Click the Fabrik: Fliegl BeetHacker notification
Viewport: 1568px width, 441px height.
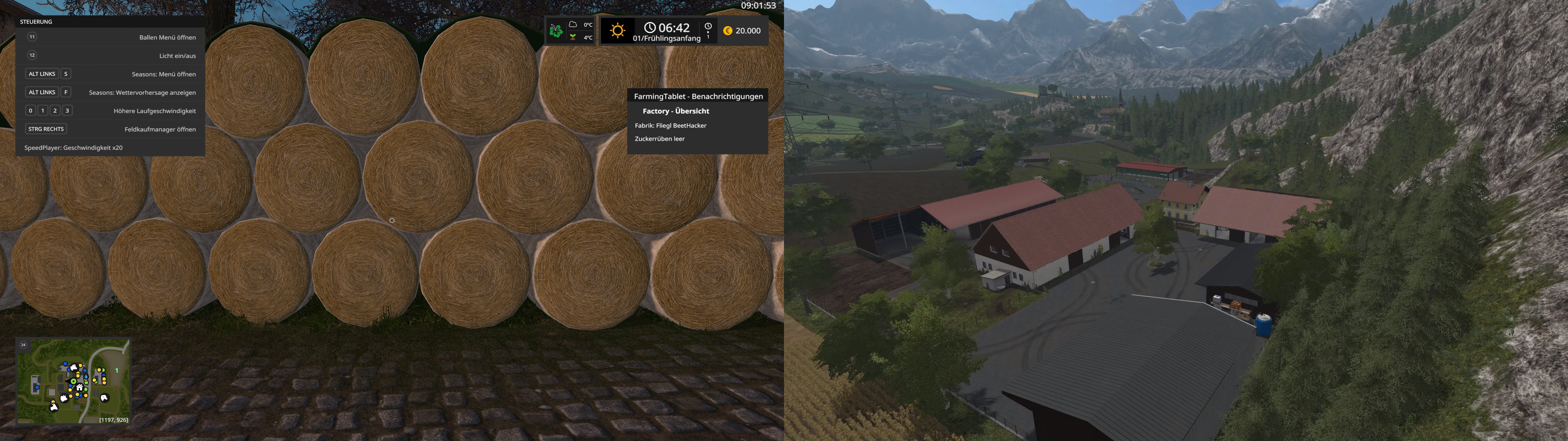pyautogui.click(x=670, y=125)
